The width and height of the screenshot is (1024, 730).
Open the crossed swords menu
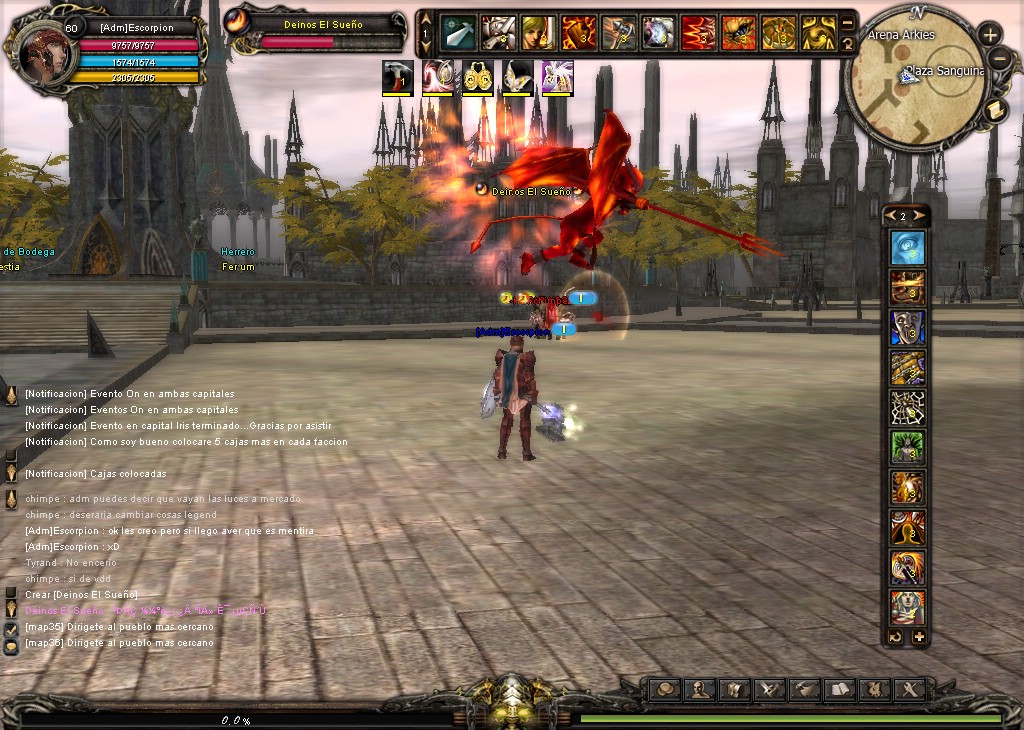coord(770,689)
